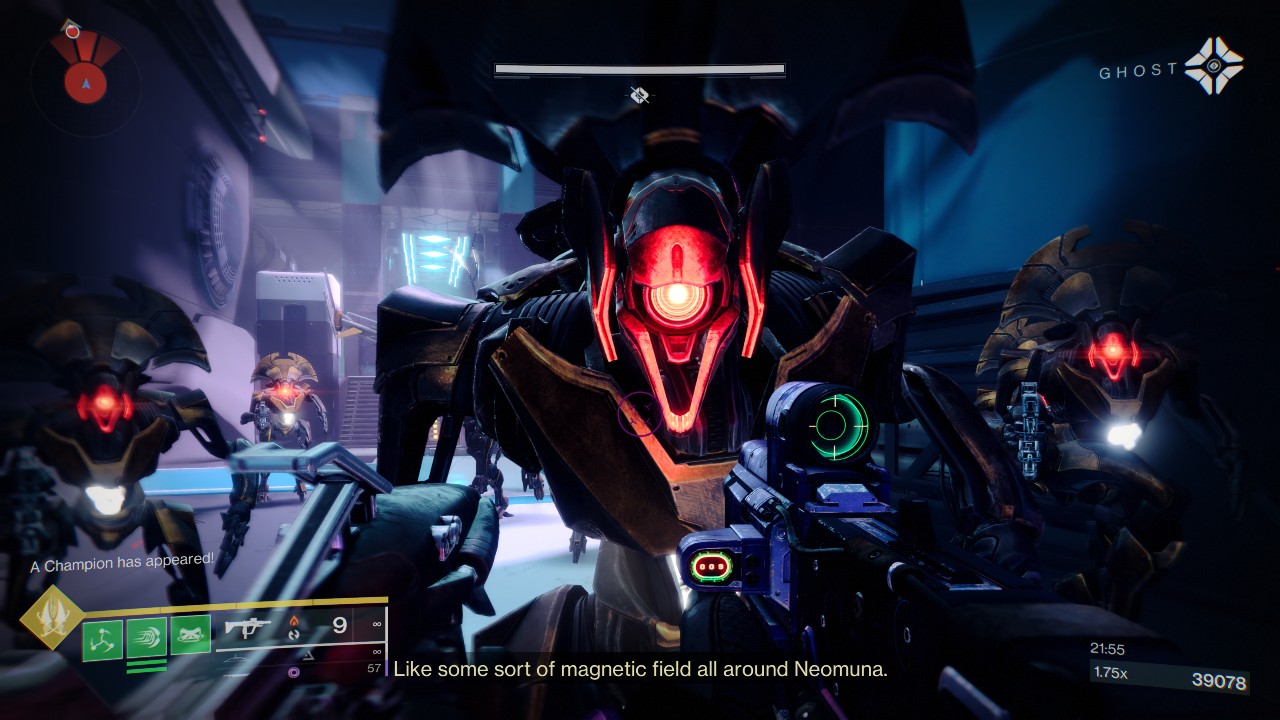Click the solar flame burn icon

[293, 622]
